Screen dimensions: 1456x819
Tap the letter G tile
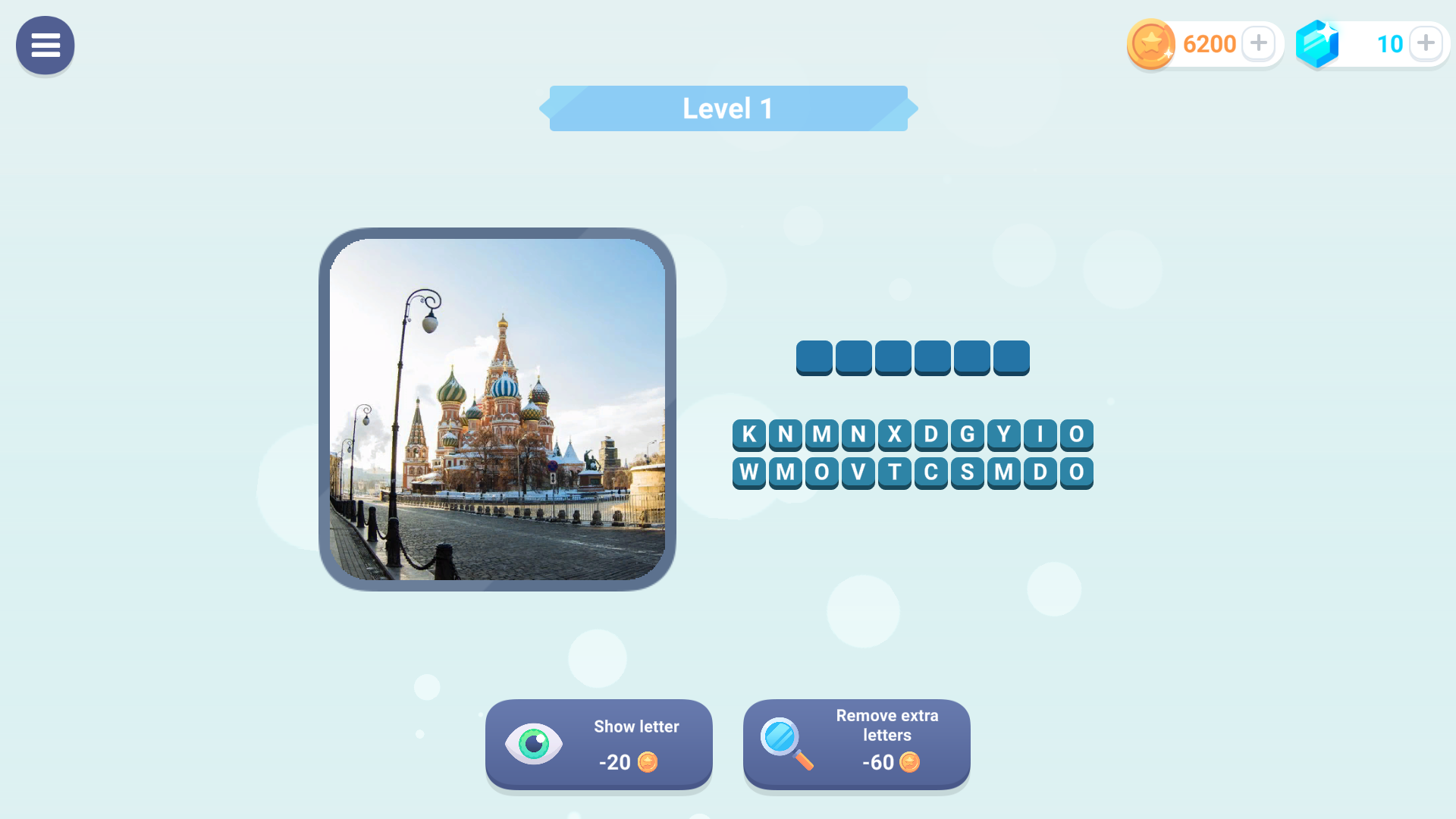(968, 435)
